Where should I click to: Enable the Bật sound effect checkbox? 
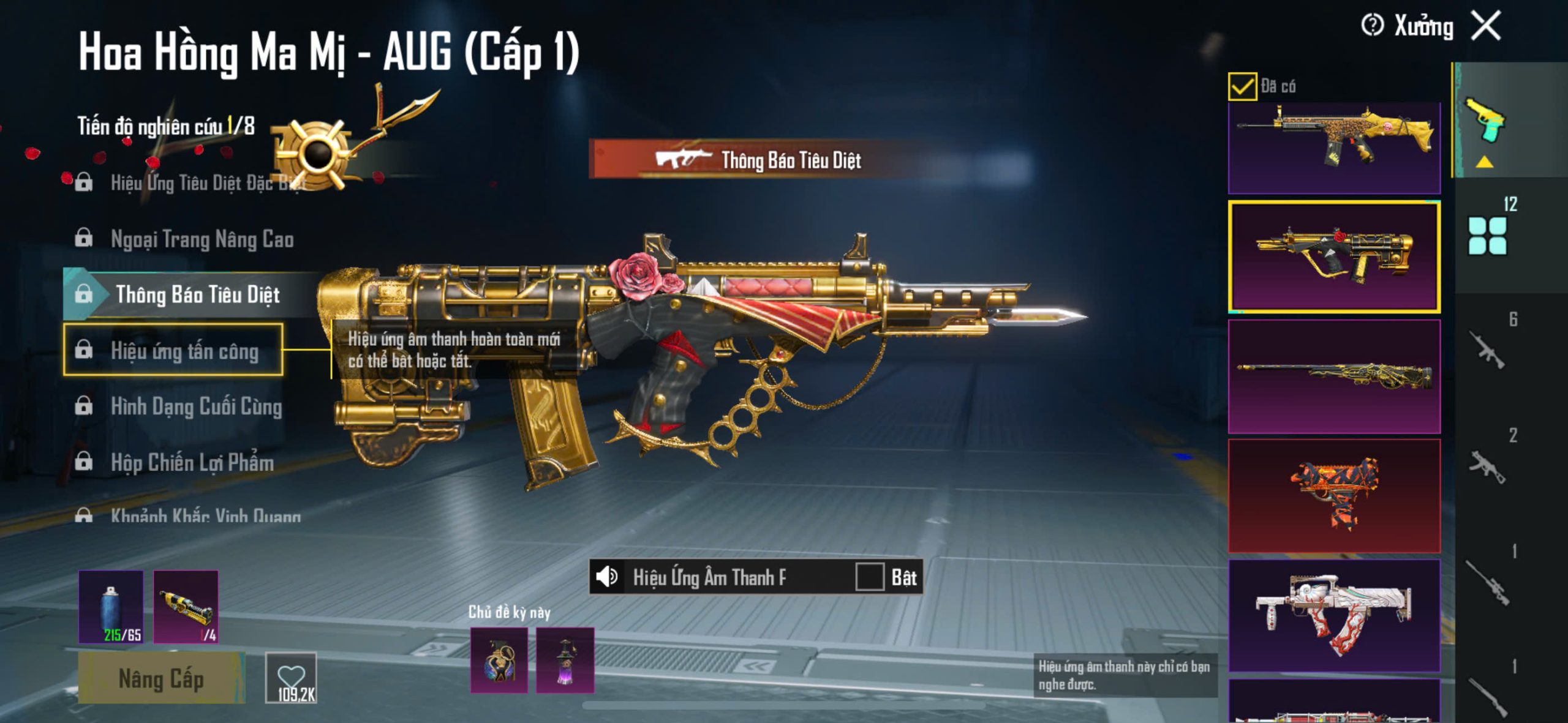[x=869, y=577]
